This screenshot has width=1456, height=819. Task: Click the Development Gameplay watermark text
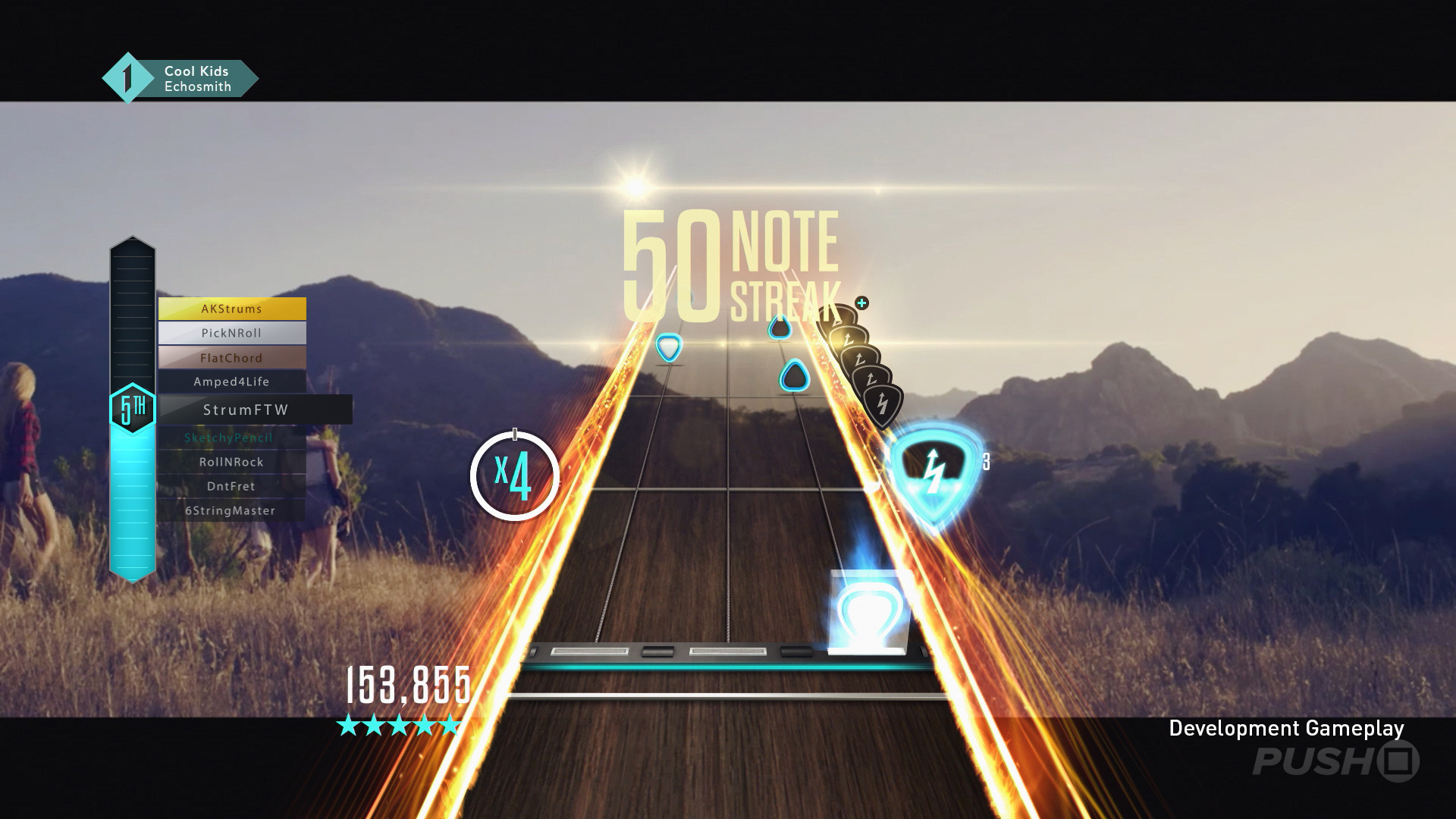tap(1287, 729)
